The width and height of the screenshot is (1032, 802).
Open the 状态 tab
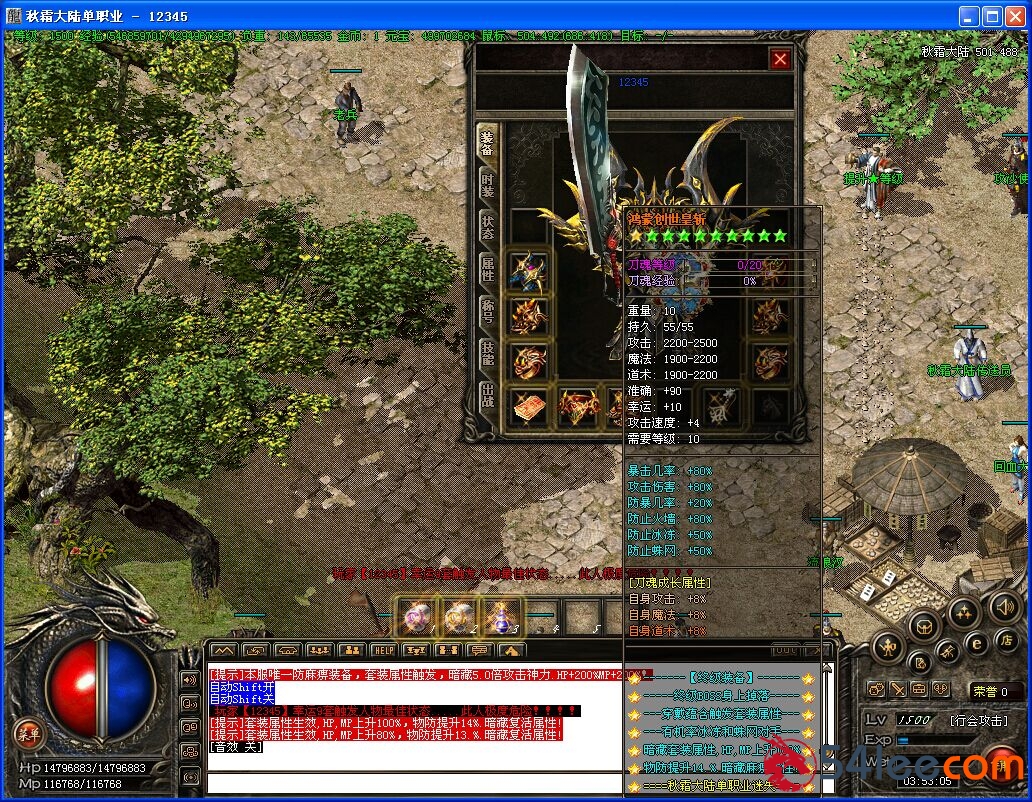(x=487, y=227)
